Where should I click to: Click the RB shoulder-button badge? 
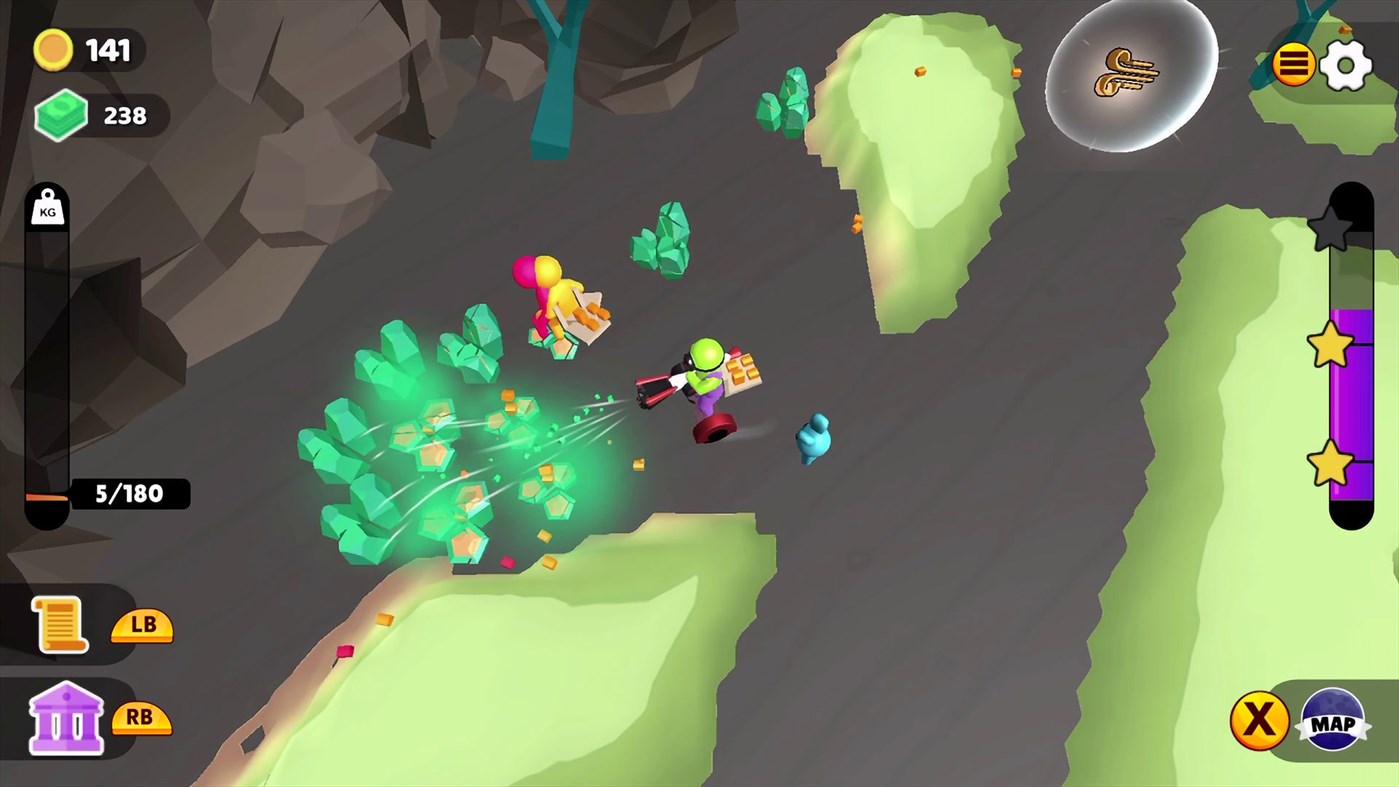click(x=141, y=717)
